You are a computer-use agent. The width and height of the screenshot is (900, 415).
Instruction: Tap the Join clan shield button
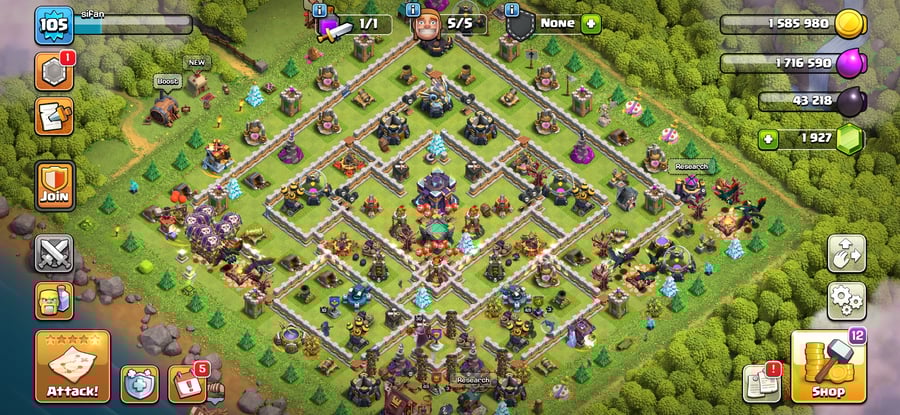(54, 183)
